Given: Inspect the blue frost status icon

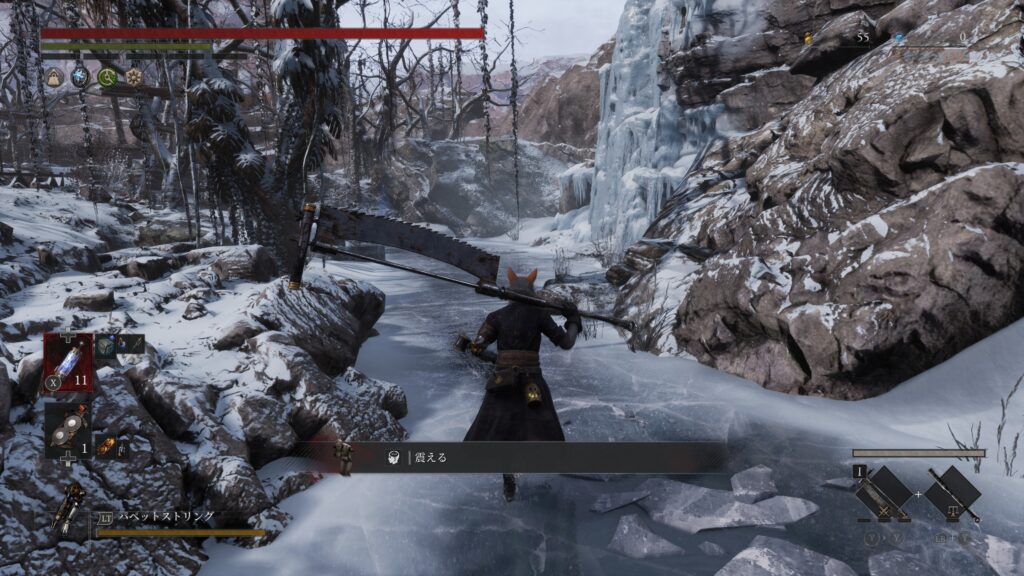Looking at the screenshot, I should (81, 76).
